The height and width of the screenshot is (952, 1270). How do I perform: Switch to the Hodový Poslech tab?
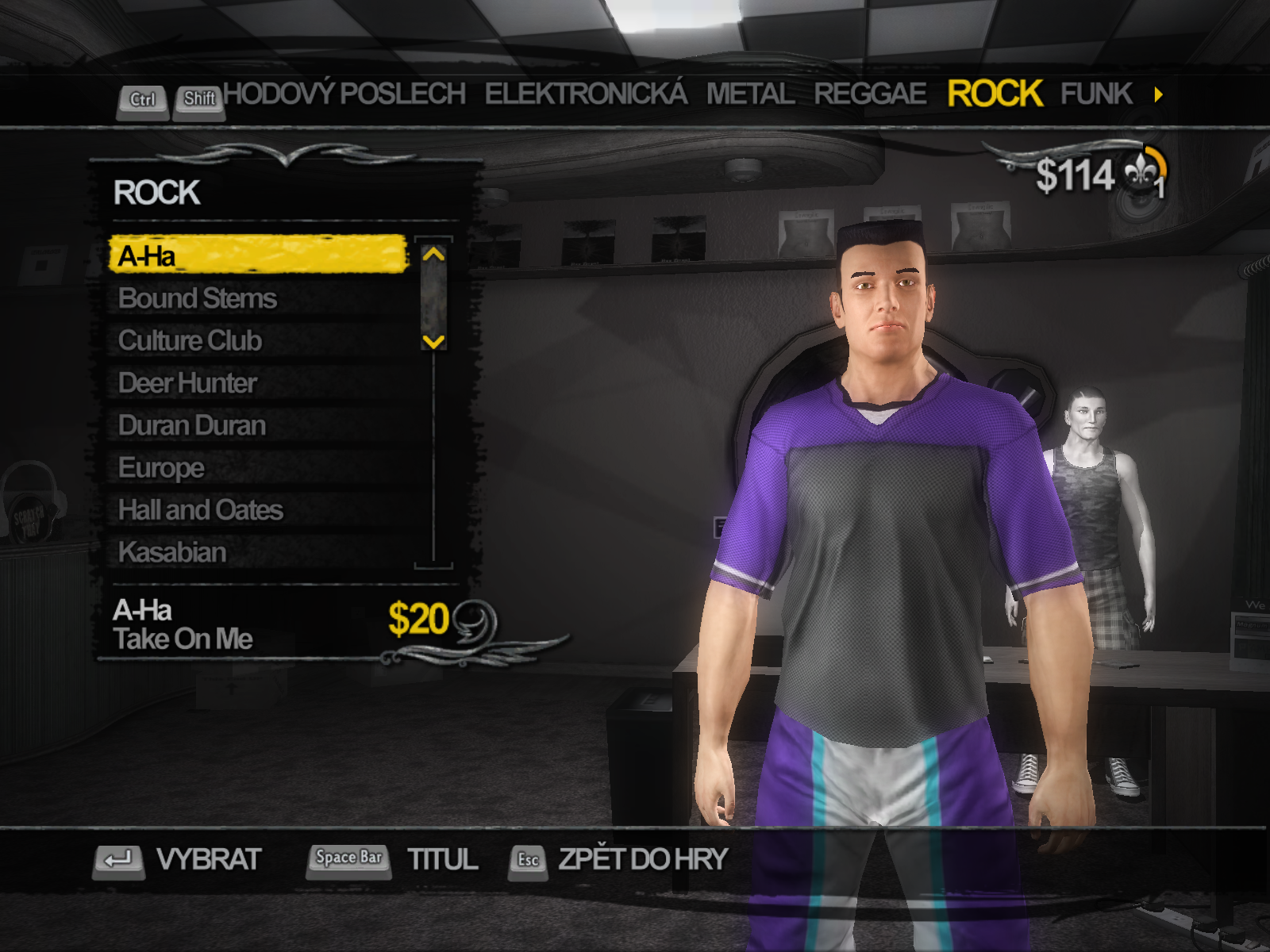344,94
